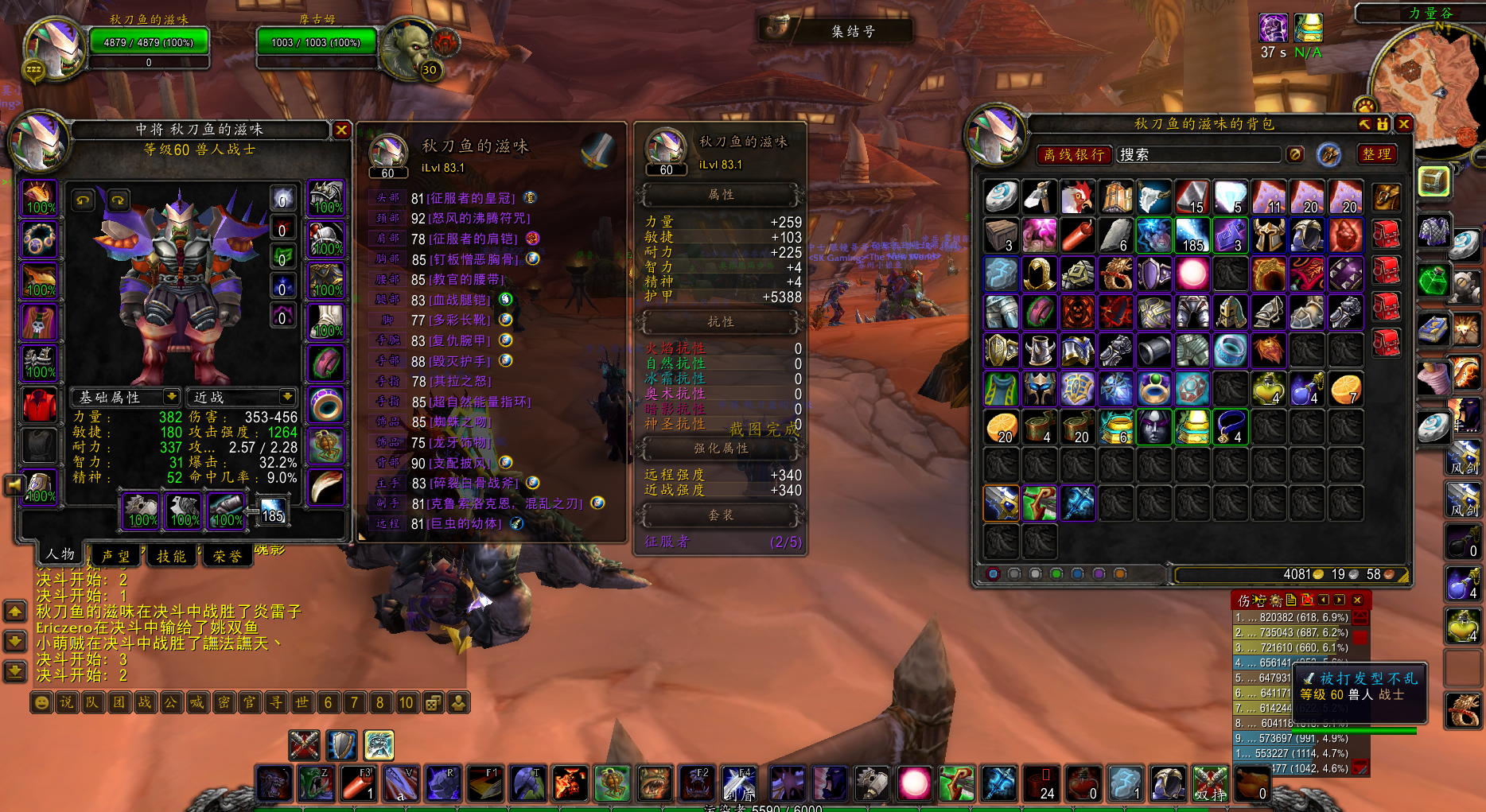Show the 荣誉 honor tab
The height and width of the screenshot is (812, 1486).
[x=228, y=556]
